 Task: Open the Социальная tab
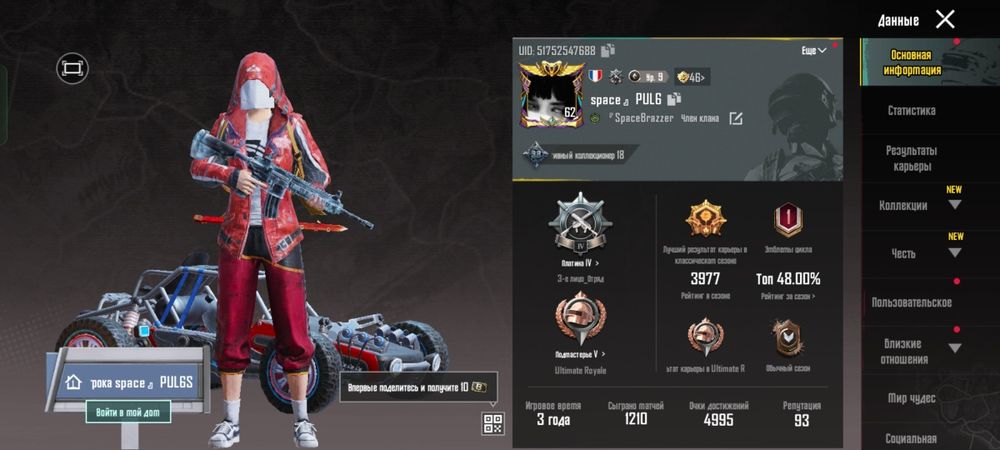(911, 438)
